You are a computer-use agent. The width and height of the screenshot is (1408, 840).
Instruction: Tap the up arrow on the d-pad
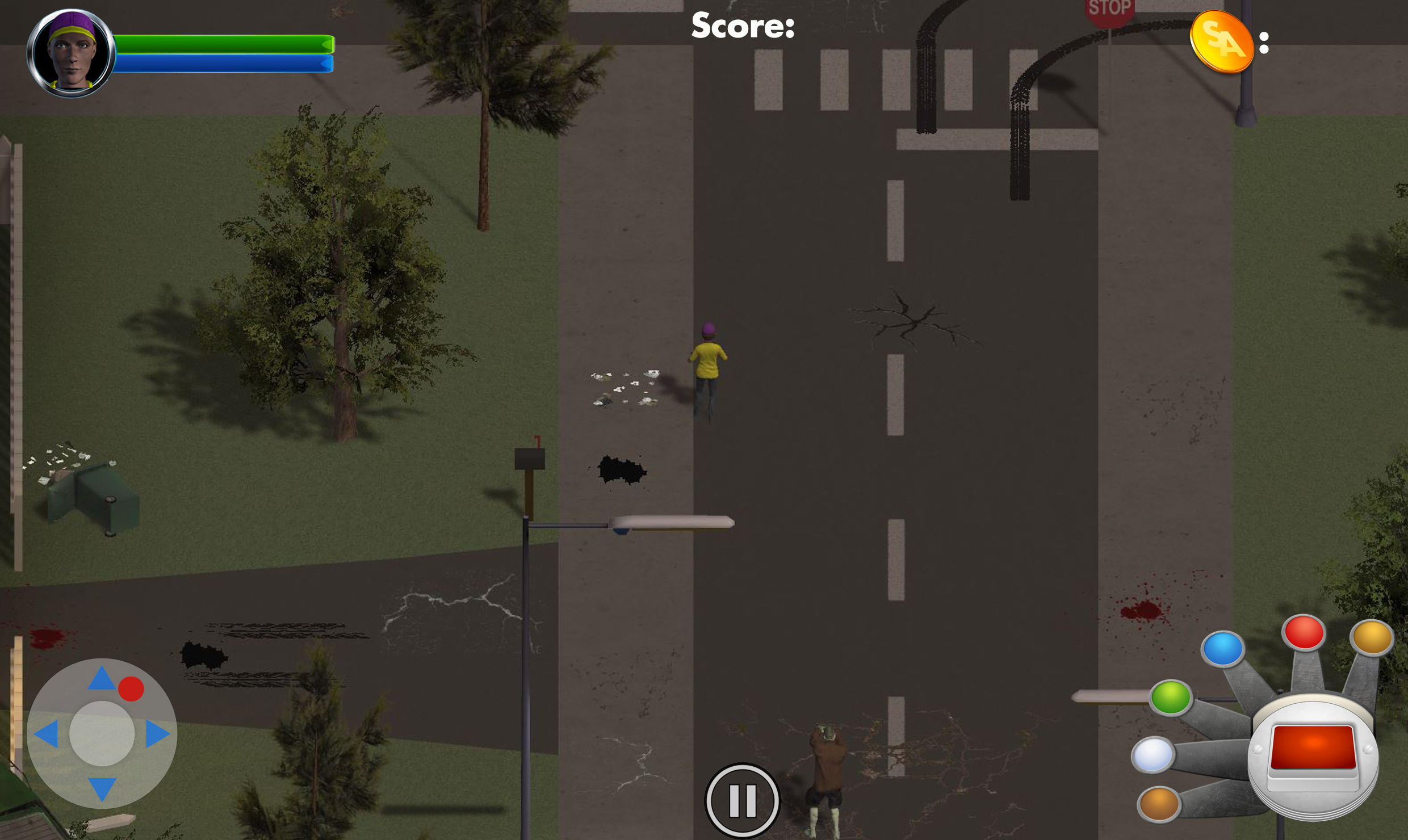102,678
